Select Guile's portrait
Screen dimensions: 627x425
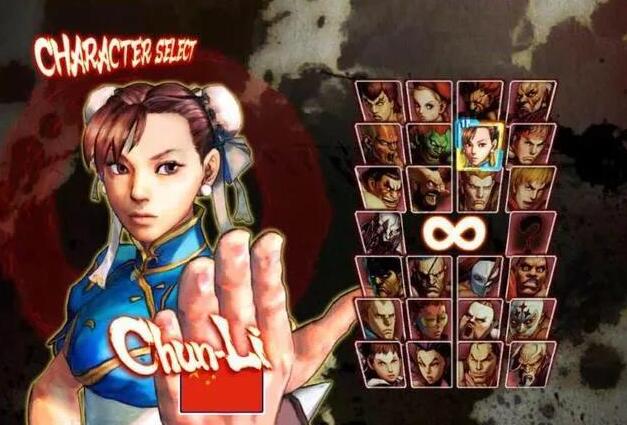pos(481,189)
